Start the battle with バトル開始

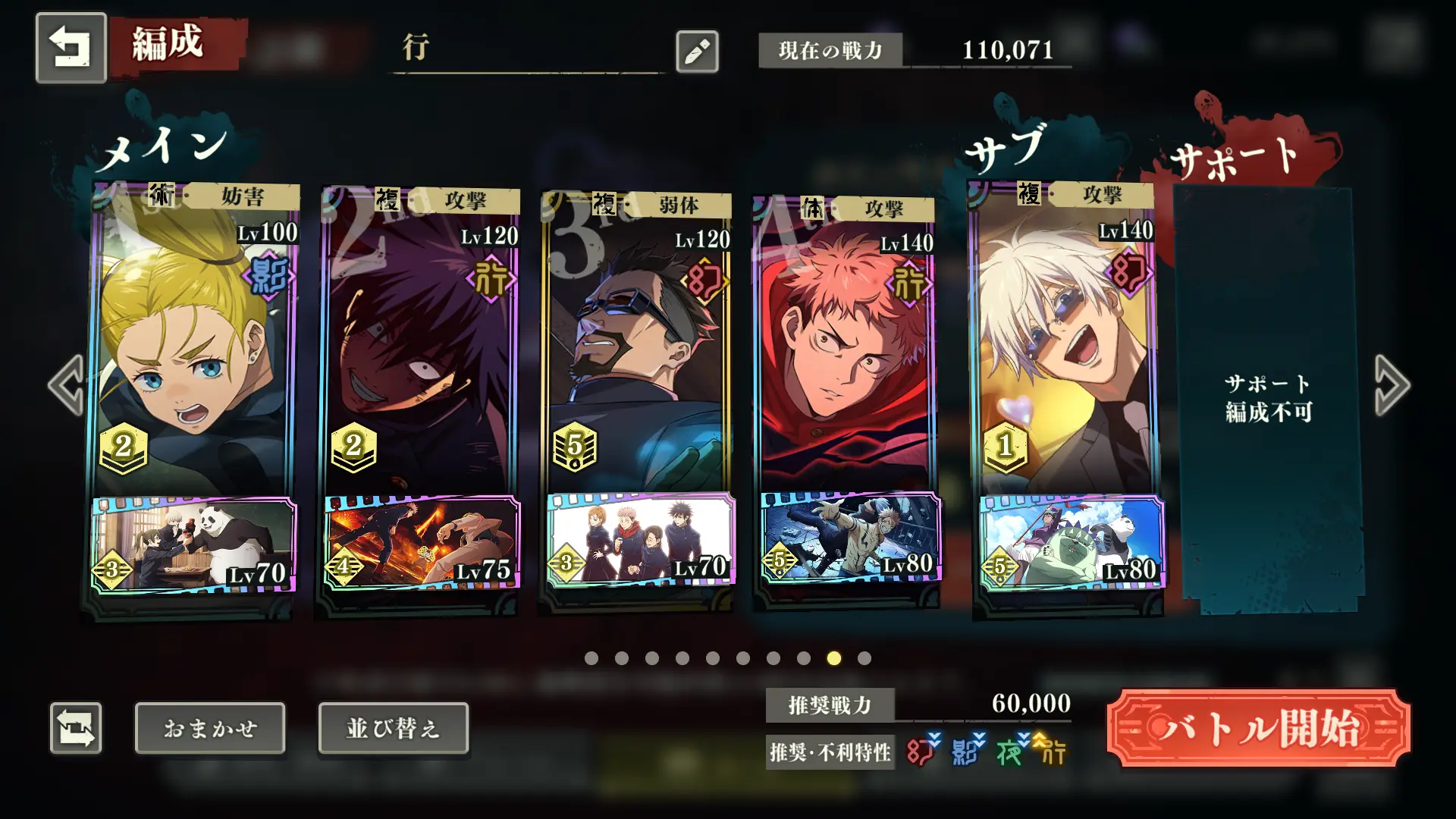[x=1258, y=728]
